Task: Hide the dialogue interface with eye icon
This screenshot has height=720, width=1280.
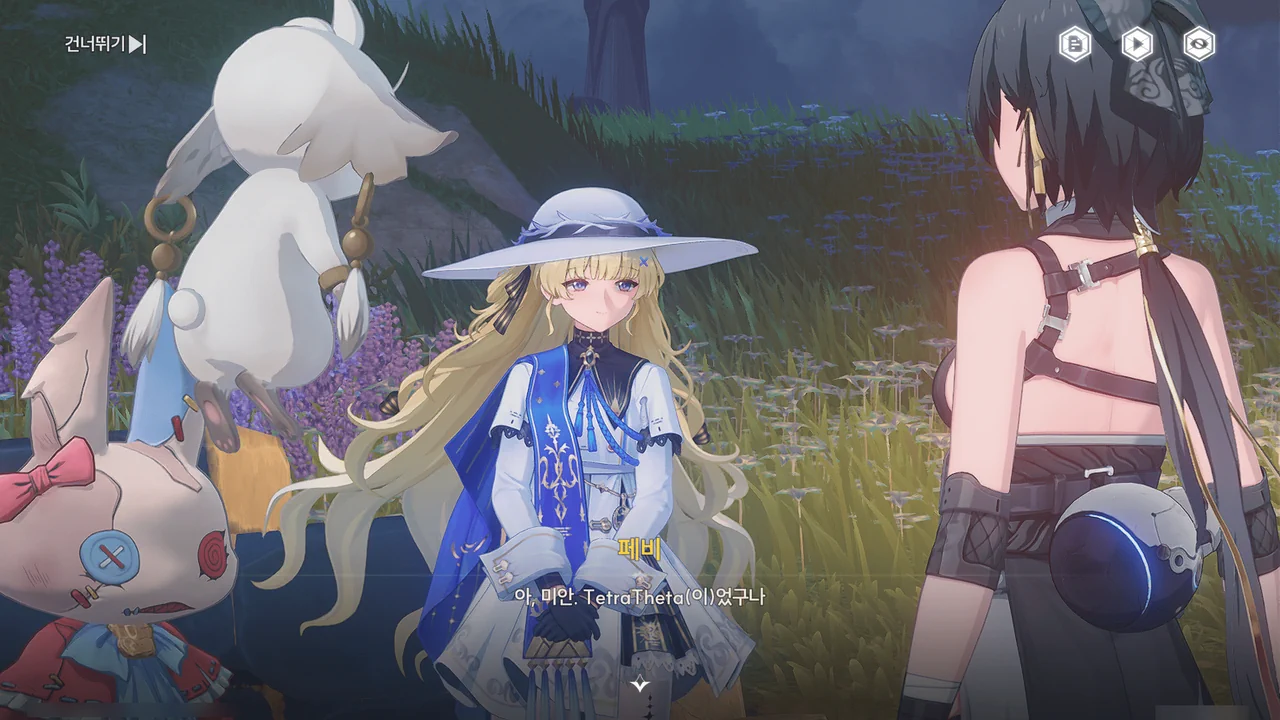Action: (x=1199, y=44)
